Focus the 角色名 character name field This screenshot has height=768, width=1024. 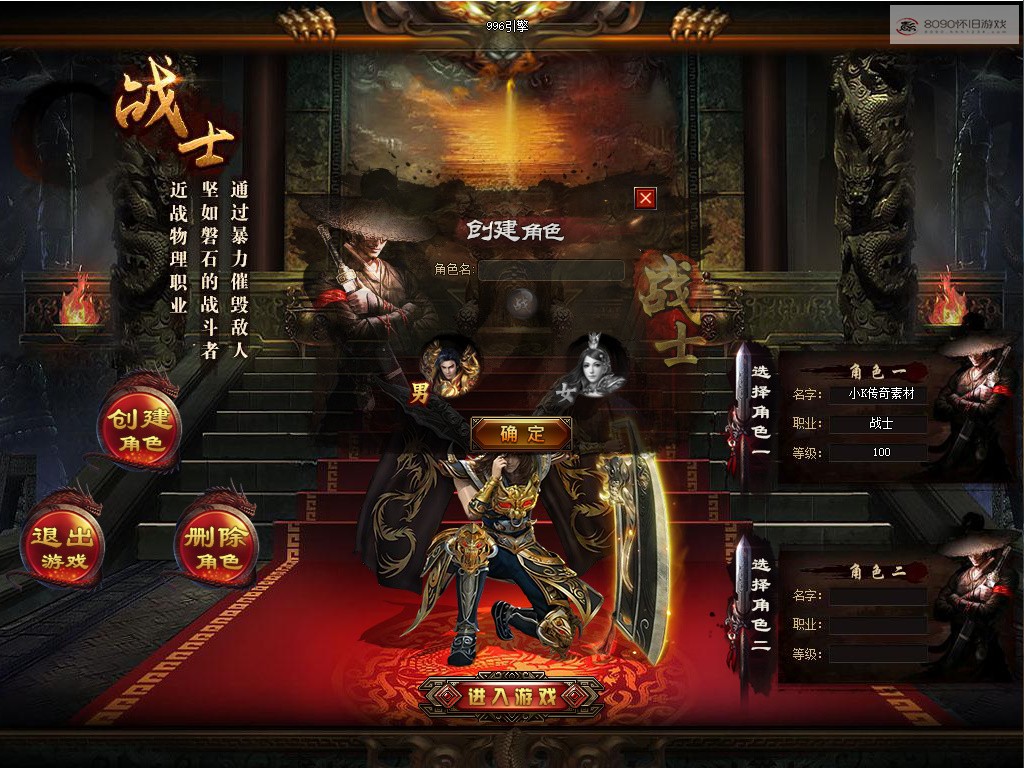(551, 270)
